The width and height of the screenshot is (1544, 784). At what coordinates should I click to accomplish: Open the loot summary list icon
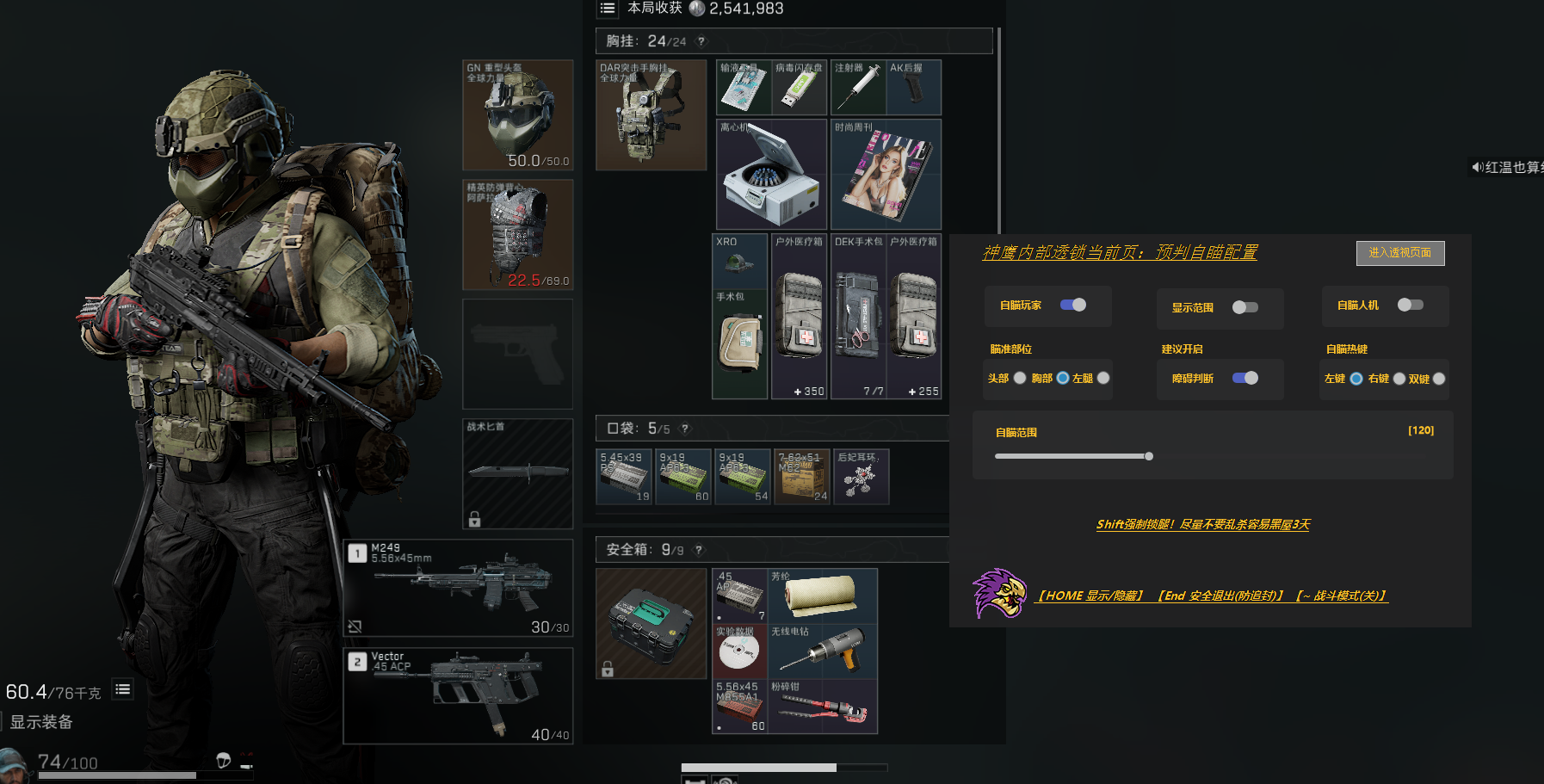click(608, 9)
